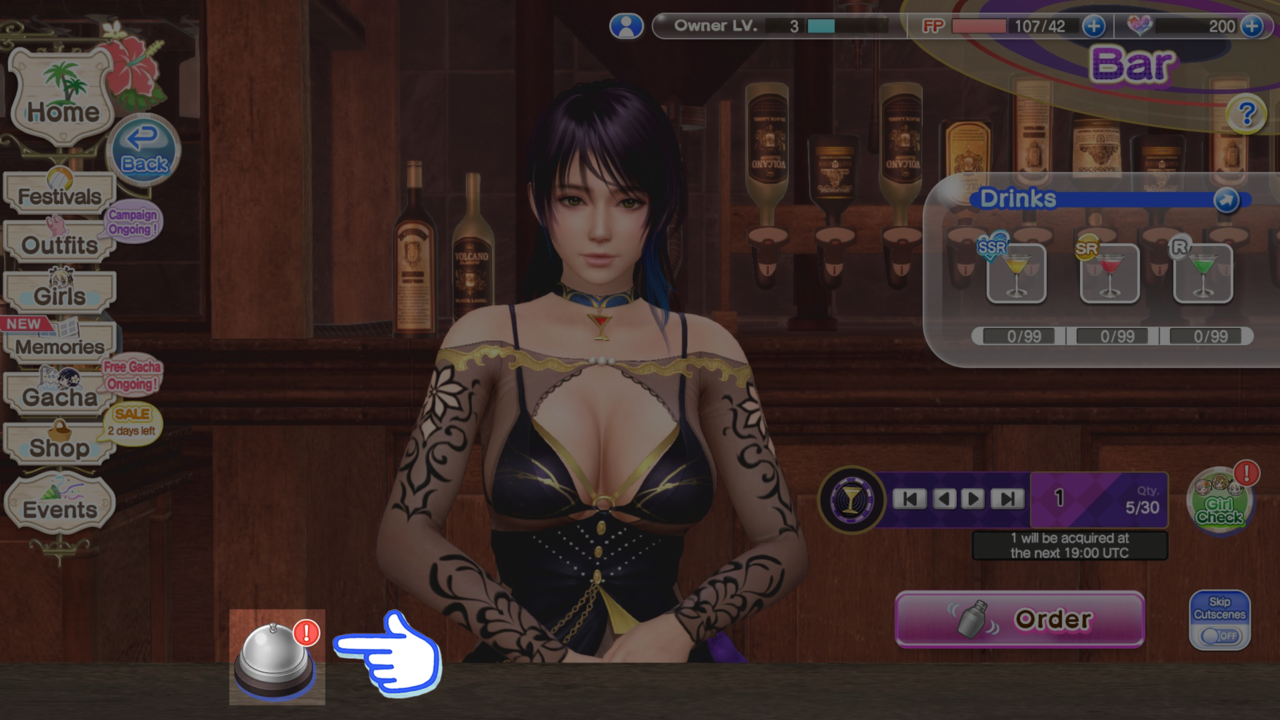Screen dimensions: 1280x720
Task: View the Memories section
Action: pos(60,346)
